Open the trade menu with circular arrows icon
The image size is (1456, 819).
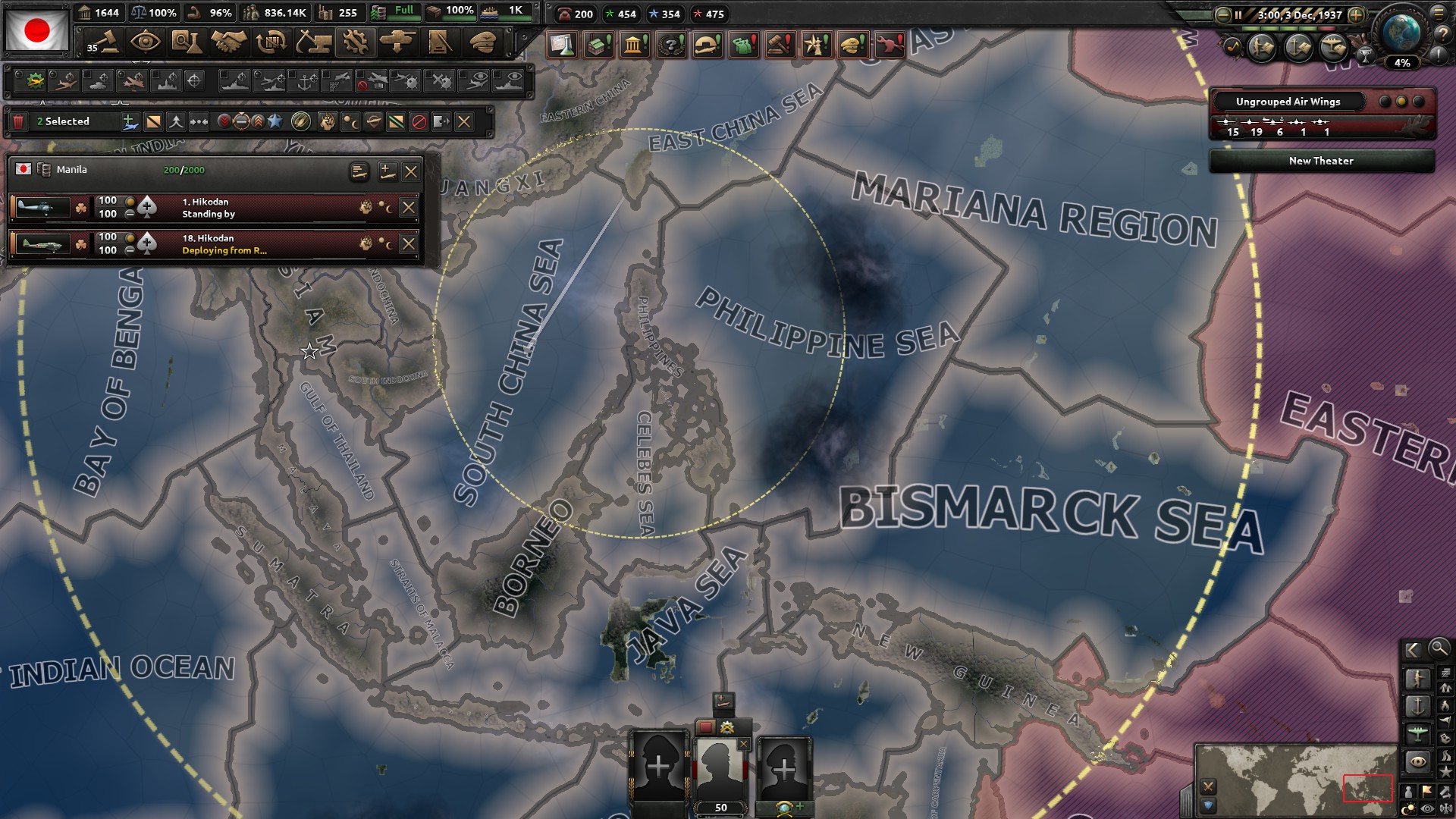pyautogui.click(x=270, y=42)
